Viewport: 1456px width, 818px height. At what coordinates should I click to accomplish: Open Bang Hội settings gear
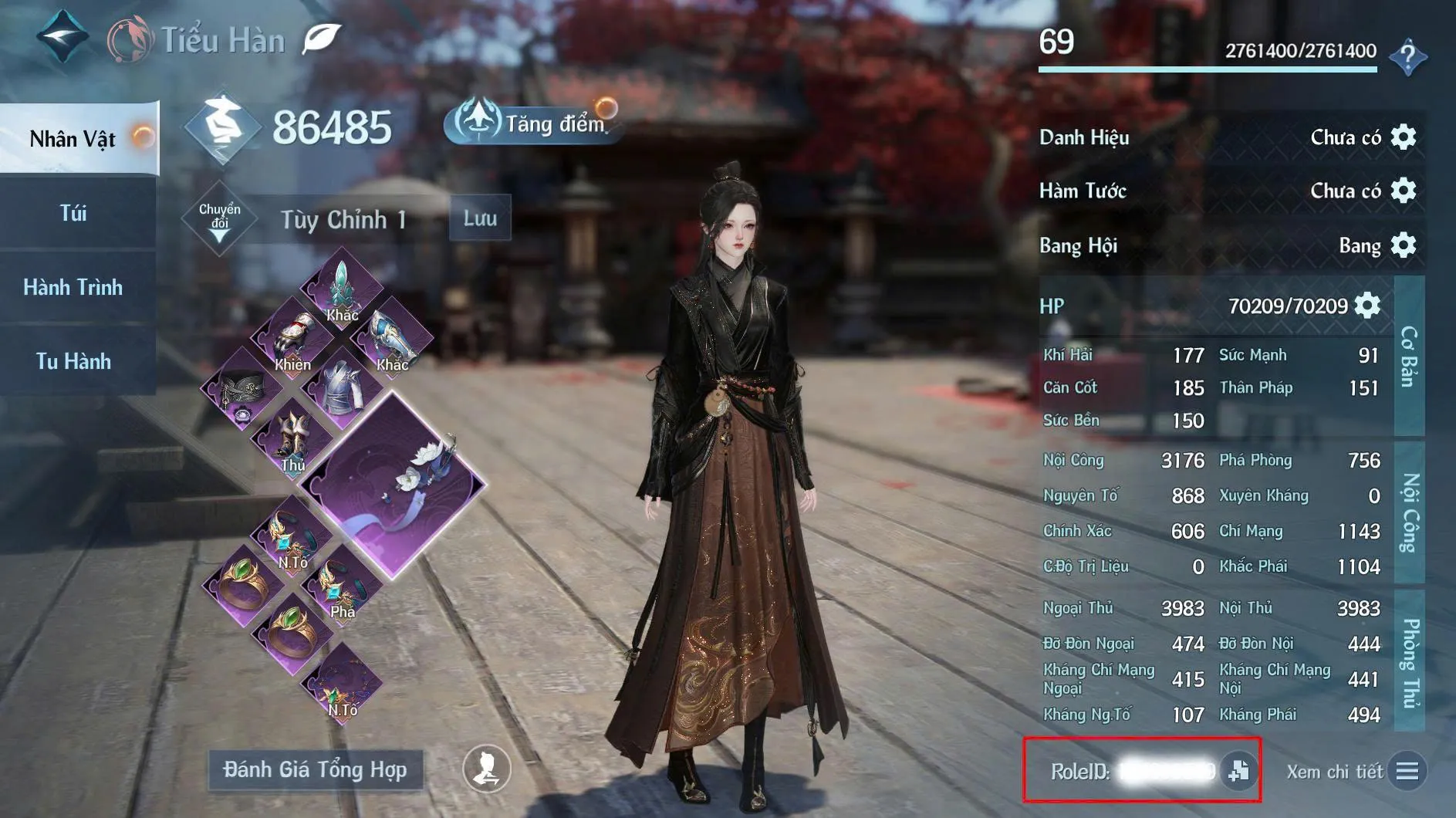[x=1403, y=245]
